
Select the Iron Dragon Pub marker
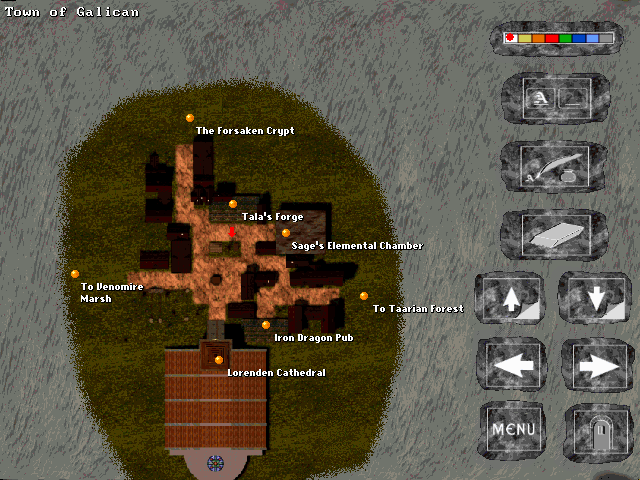click(266, 325)
